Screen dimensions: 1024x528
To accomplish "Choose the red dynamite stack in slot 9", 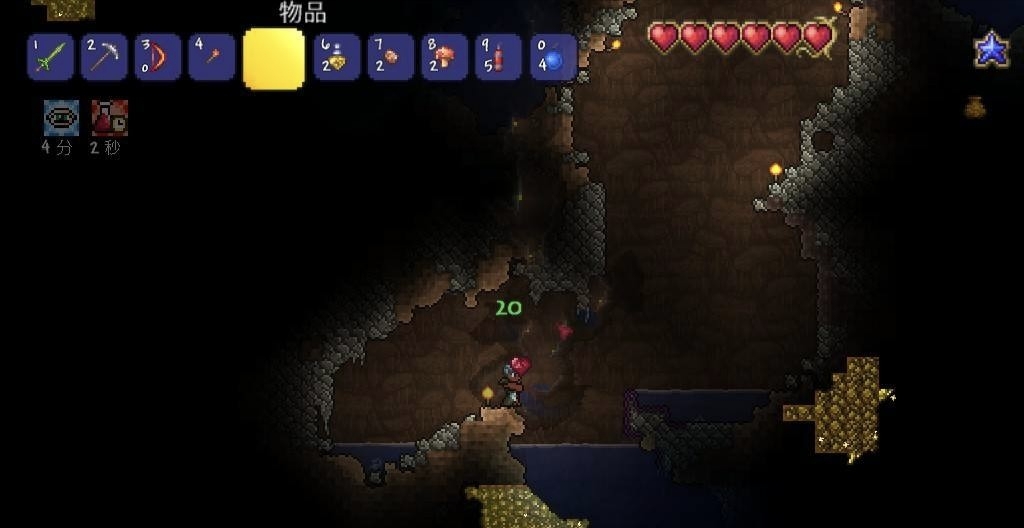I will point(499,57).
